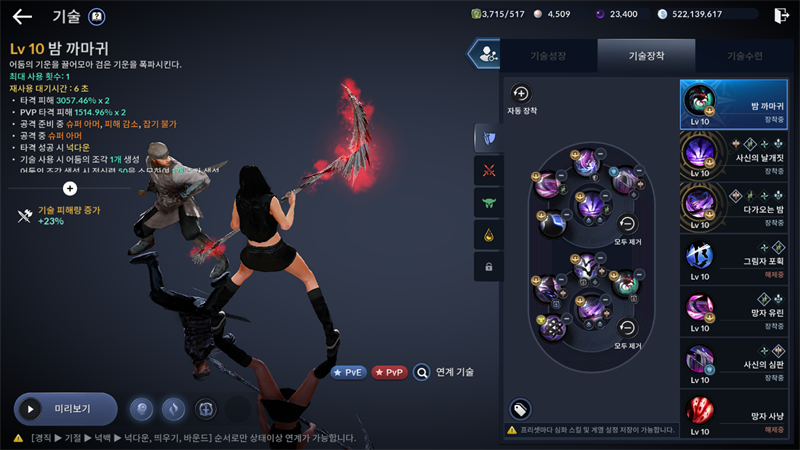This screenshot has width=800, height=450.
Task: Toggle the PvE filter tag
Action: click(349, 372)
